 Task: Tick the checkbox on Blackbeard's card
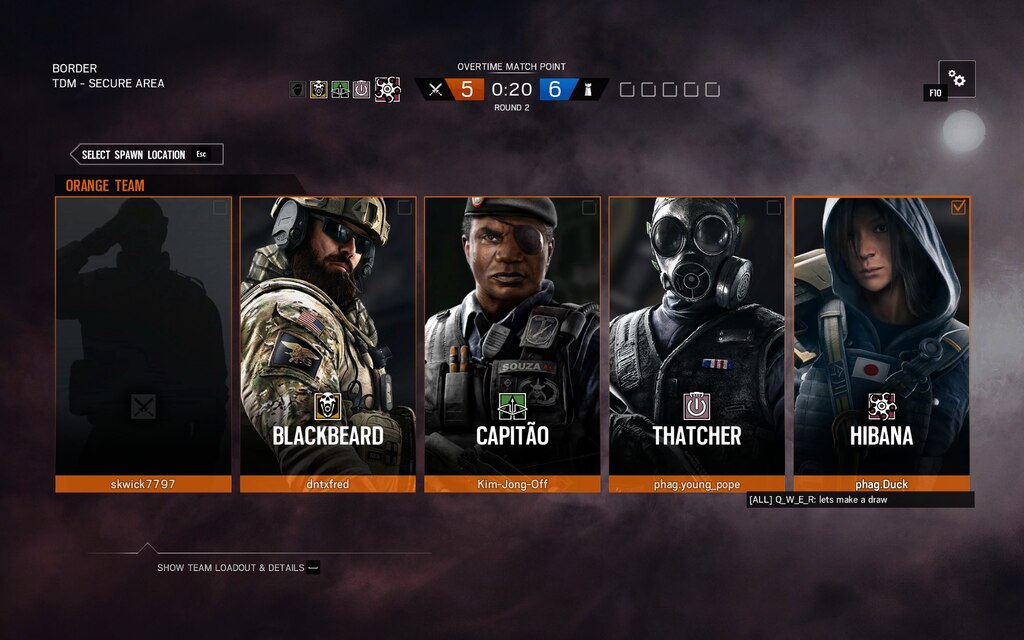404,208
